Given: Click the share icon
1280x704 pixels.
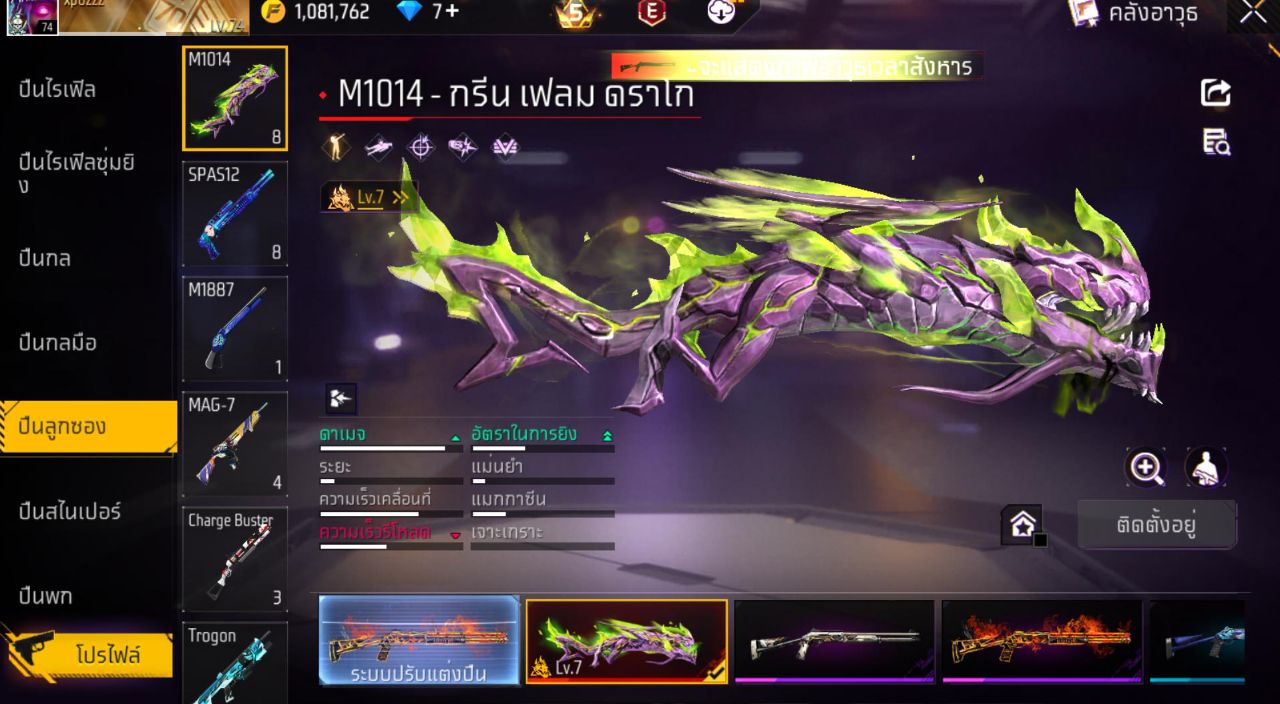Looking at the screenshot, I should pyautogui.click(x=1215, y=93).
